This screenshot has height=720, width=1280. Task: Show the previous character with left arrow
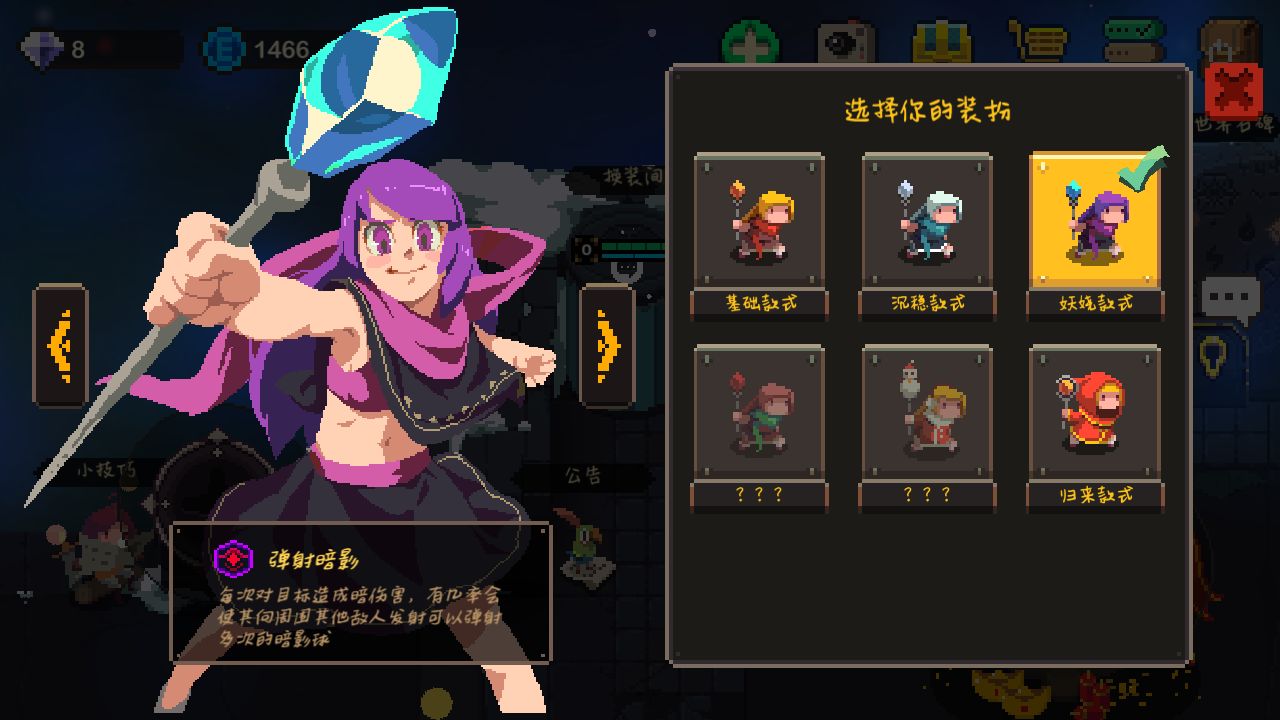point(60,346)
